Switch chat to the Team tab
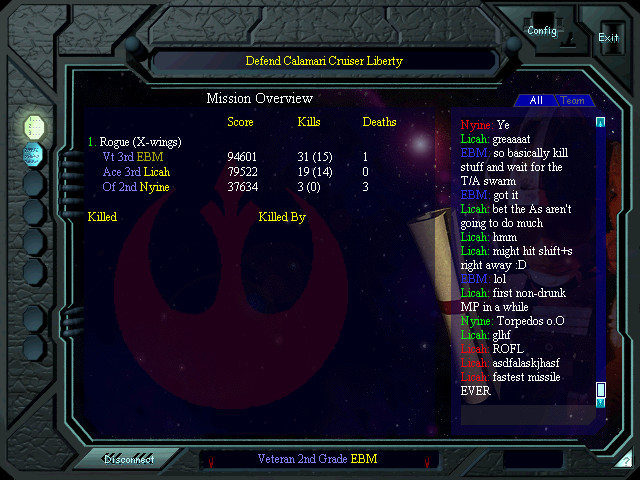 click(572, 100)
